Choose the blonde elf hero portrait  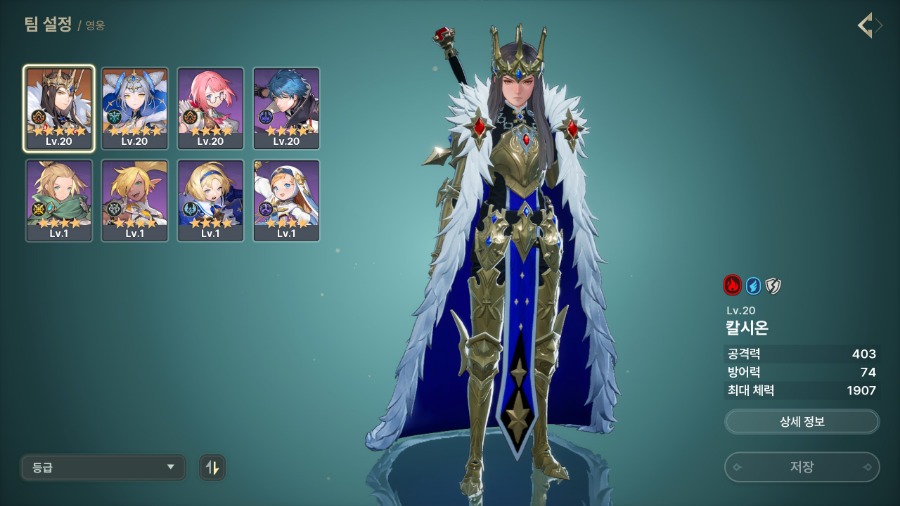point(135,200)
